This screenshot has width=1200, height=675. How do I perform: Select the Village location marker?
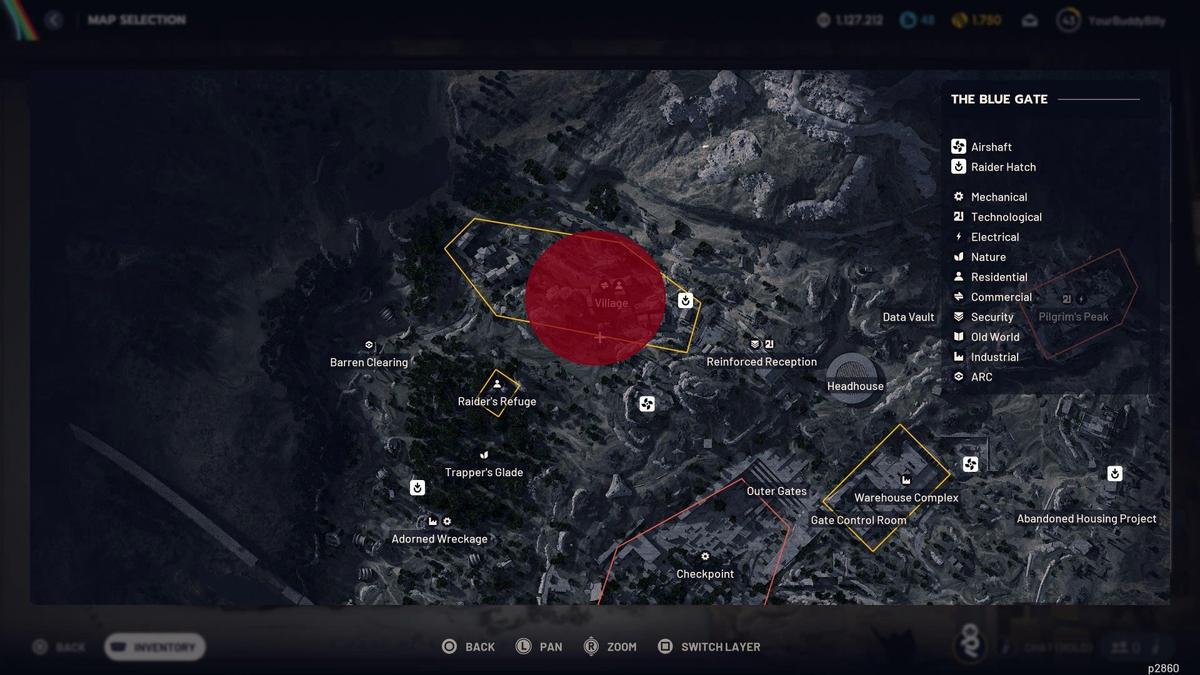611,302
